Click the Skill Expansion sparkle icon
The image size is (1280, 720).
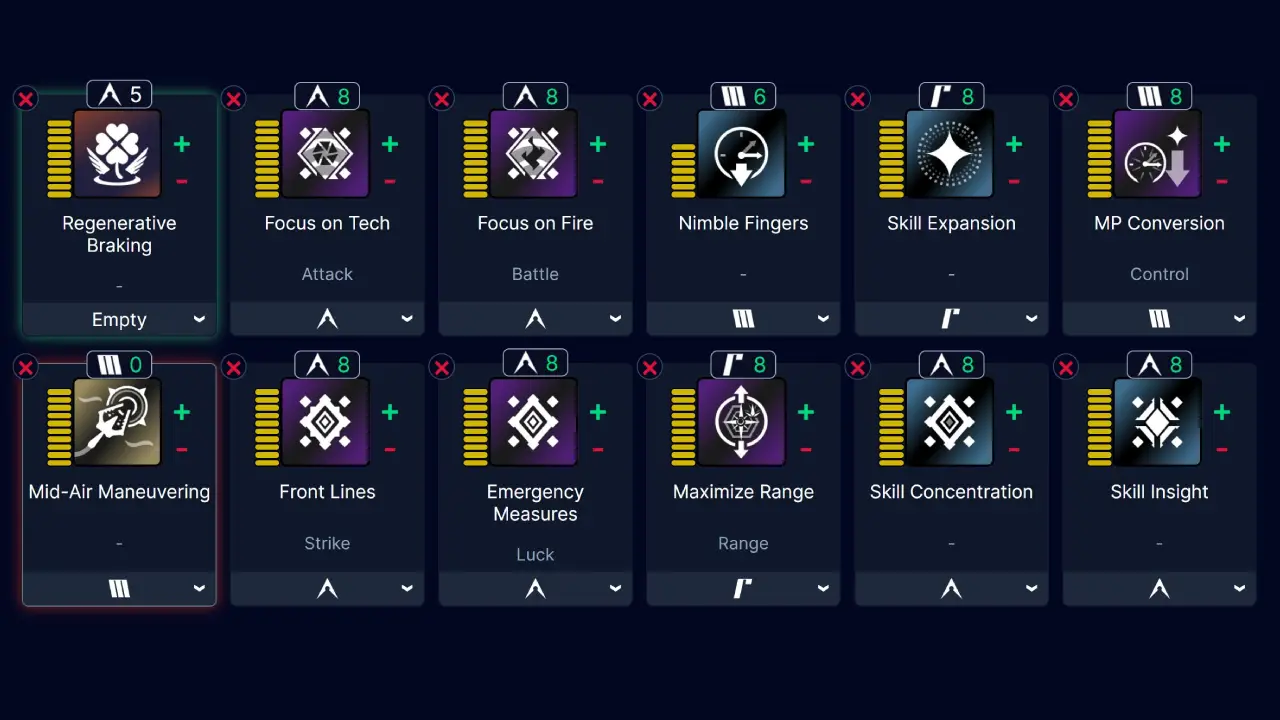click(951, 153)
